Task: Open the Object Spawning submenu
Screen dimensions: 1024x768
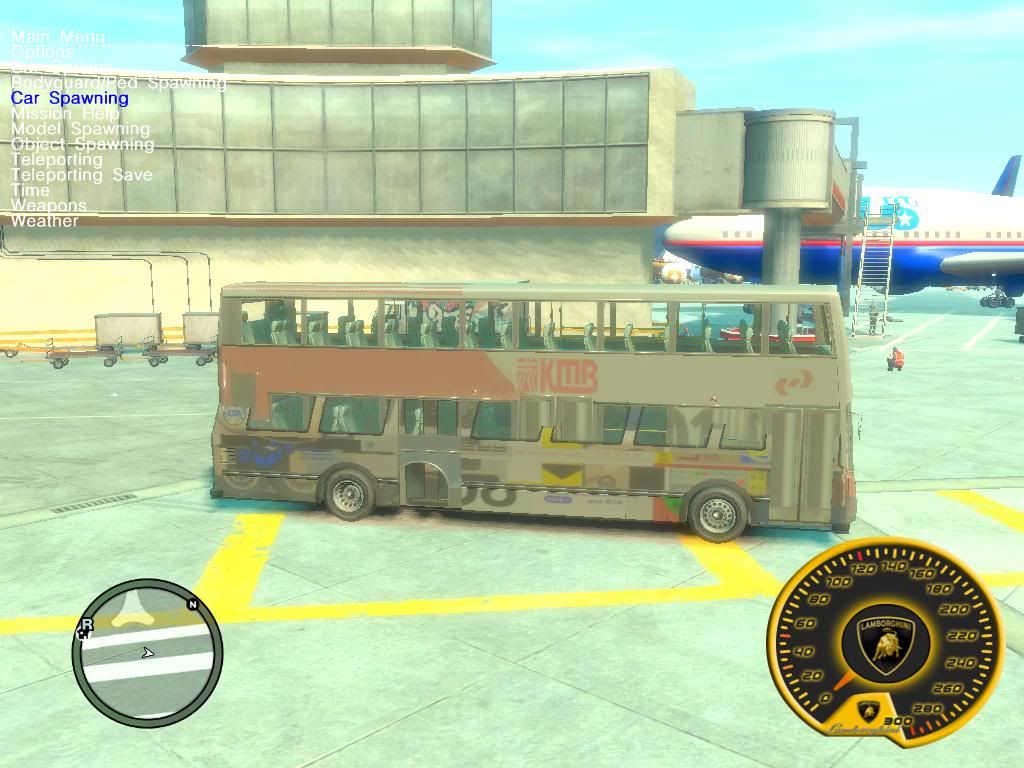Action: (x=83, y=144)
